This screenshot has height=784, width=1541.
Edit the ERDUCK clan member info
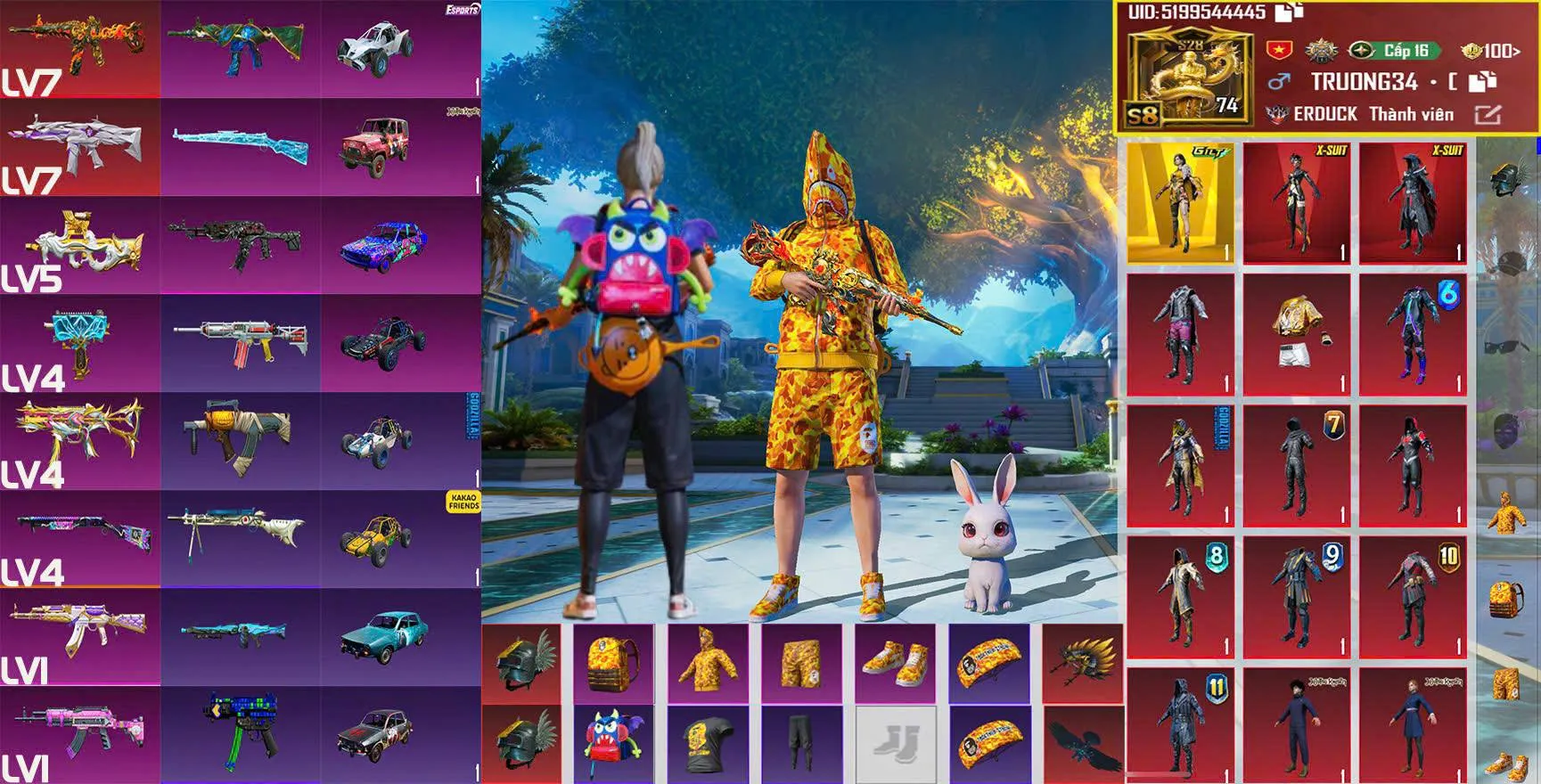coord(1488,114)
